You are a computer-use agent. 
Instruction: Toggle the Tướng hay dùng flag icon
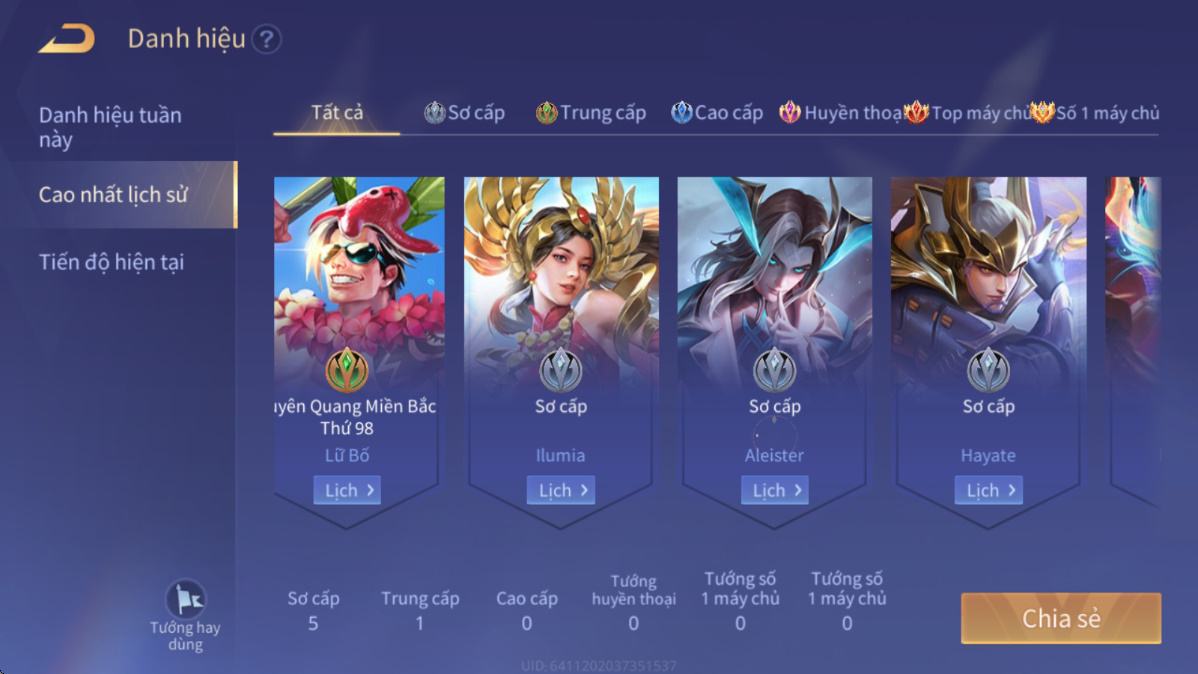(185, 601)
